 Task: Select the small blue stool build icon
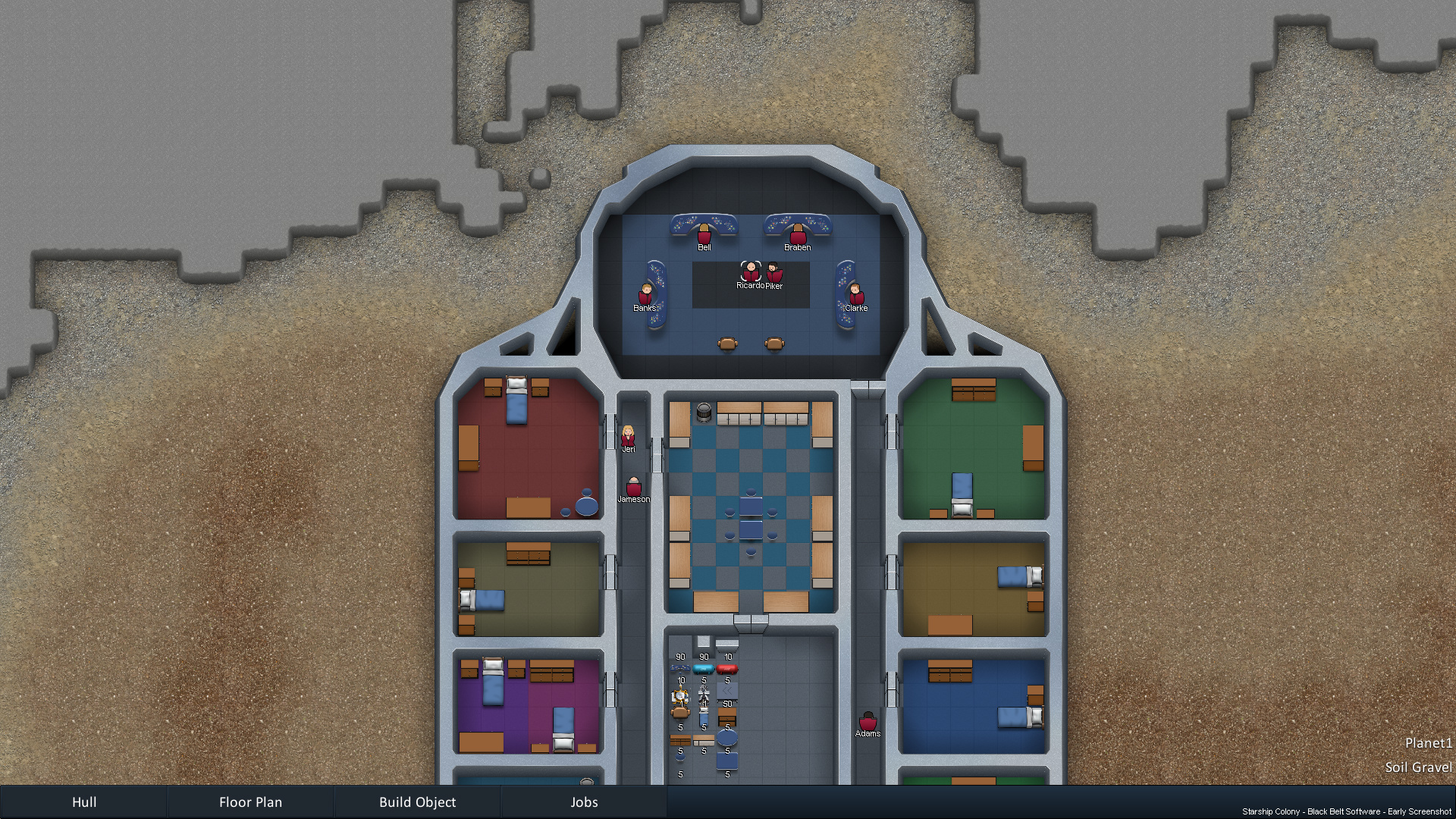click(680, 758)
